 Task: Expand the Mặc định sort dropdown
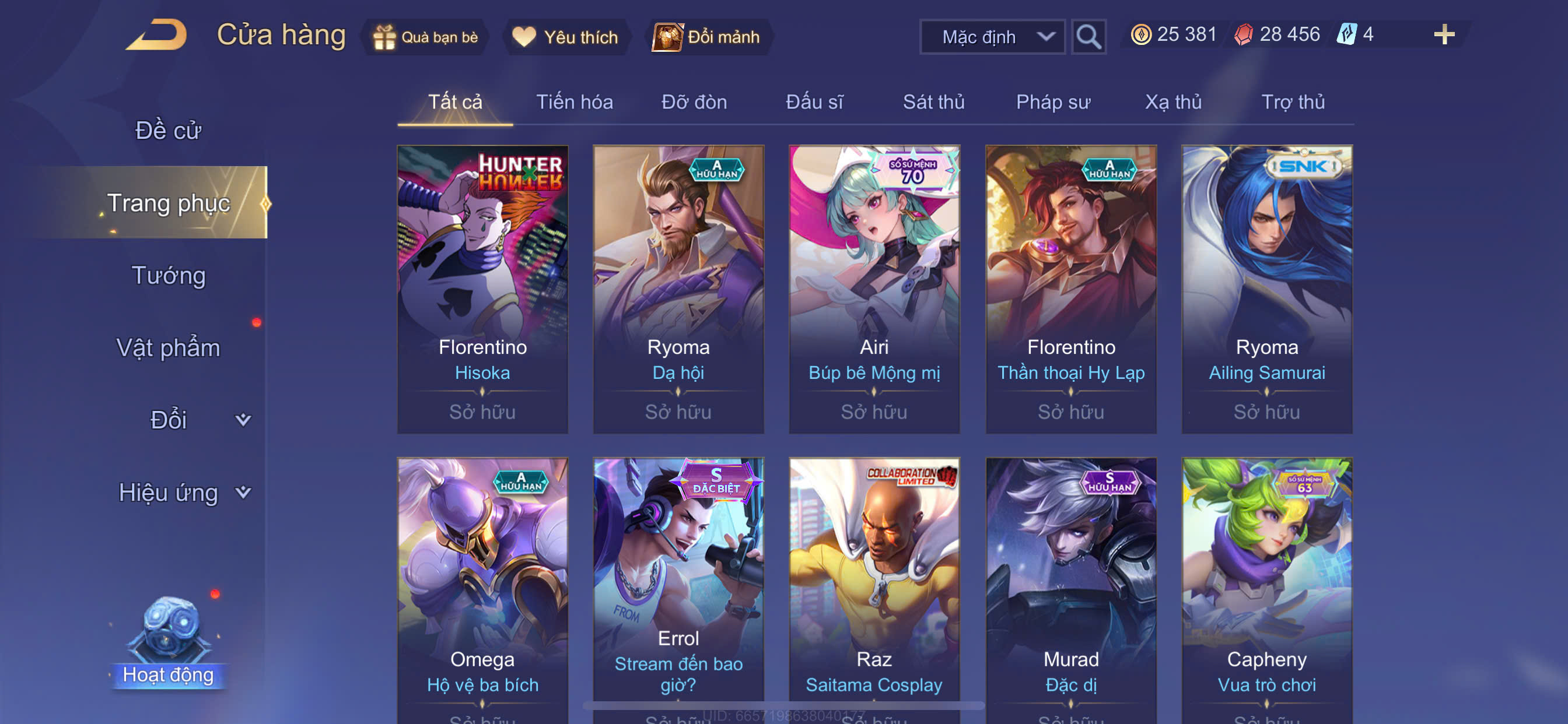pos(992,37)
